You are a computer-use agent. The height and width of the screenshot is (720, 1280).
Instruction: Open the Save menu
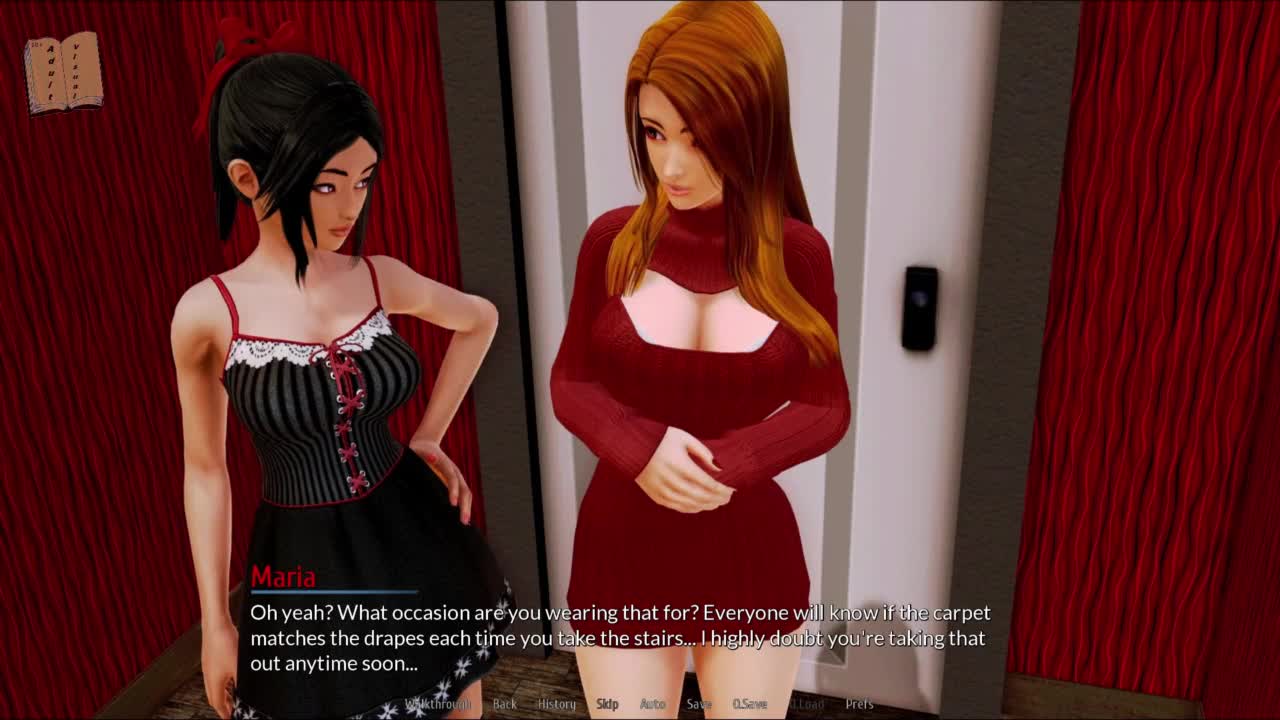pyautogui.click(x=699, y=704)
